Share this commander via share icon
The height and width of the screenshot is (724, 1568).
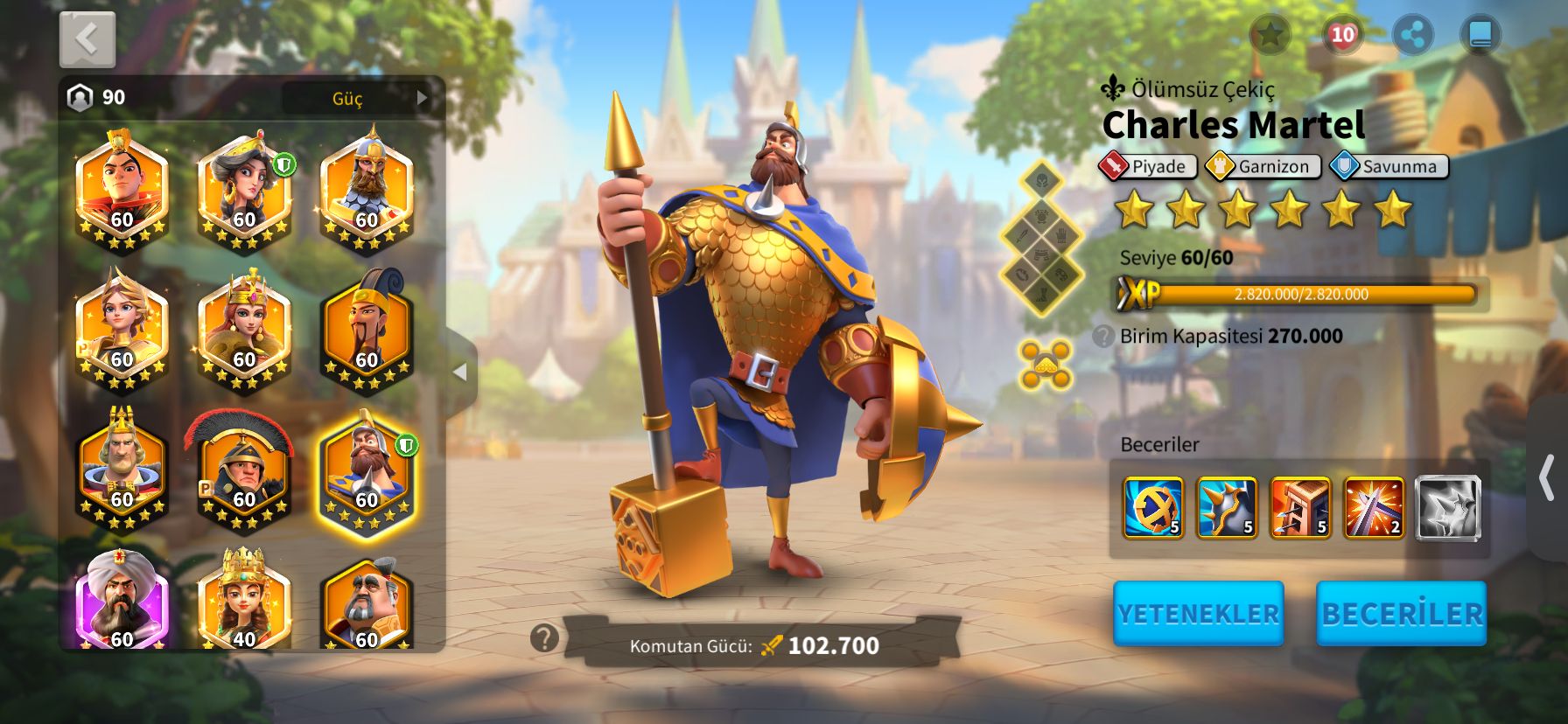[1412, 36]
